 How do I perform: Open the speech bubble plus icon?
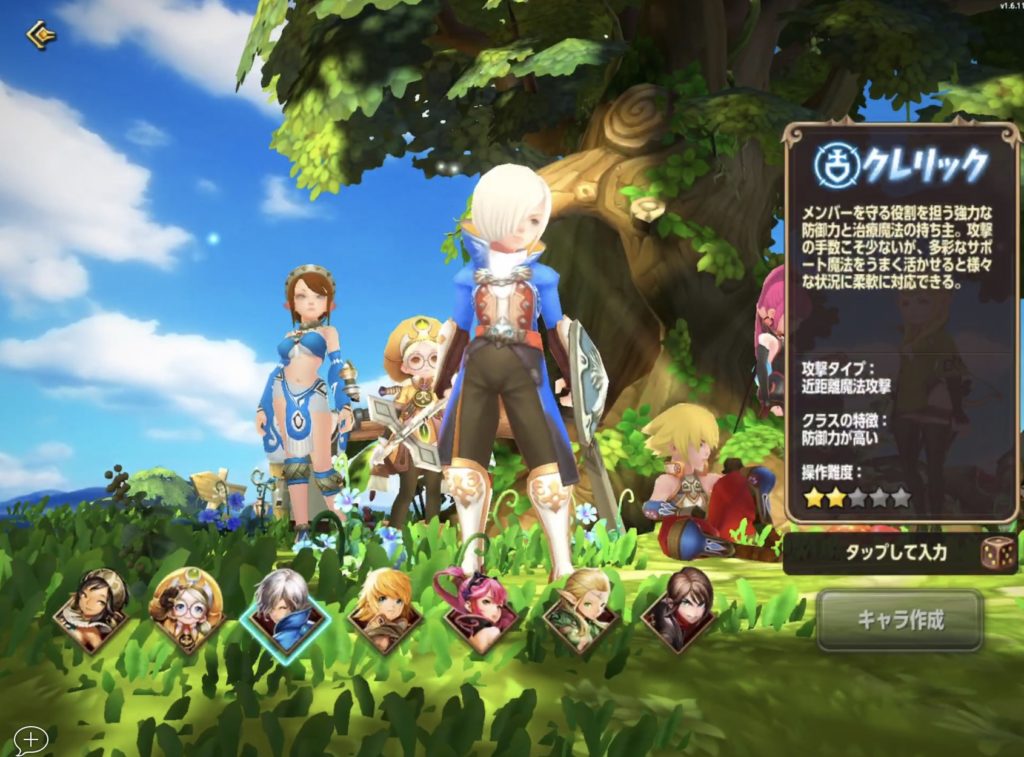pyautogui.click(x=31, y=740)
